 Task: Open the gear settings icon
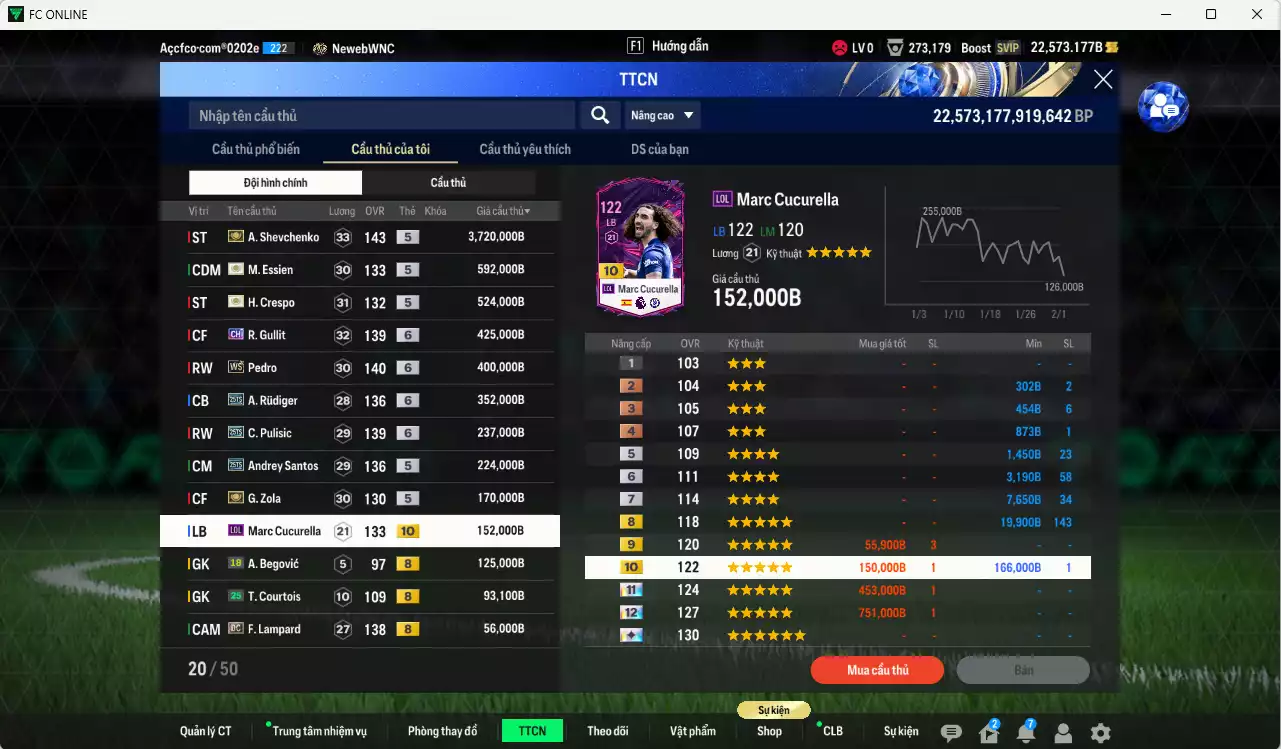pos(1100,733)
